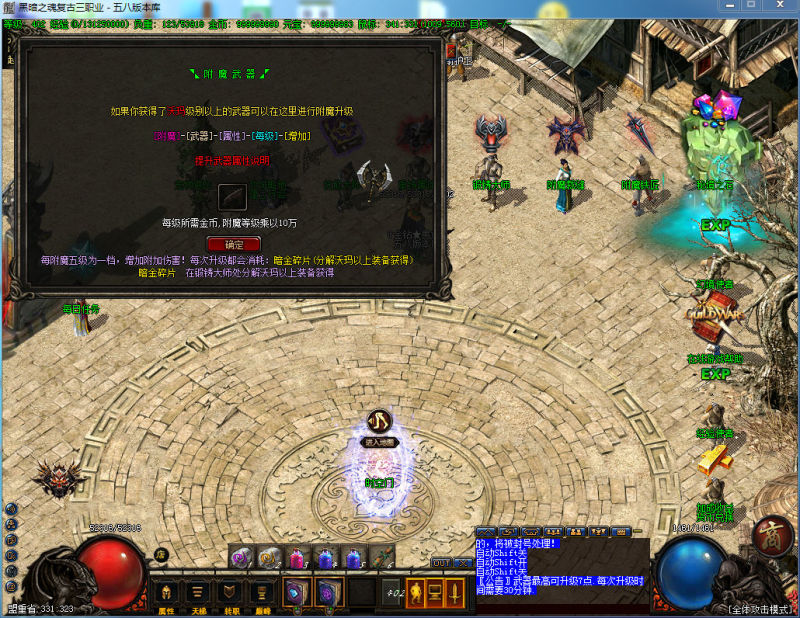Click the 库 storage button by the health orb
Screen dimensions: 800x618
tap(159, 555)
